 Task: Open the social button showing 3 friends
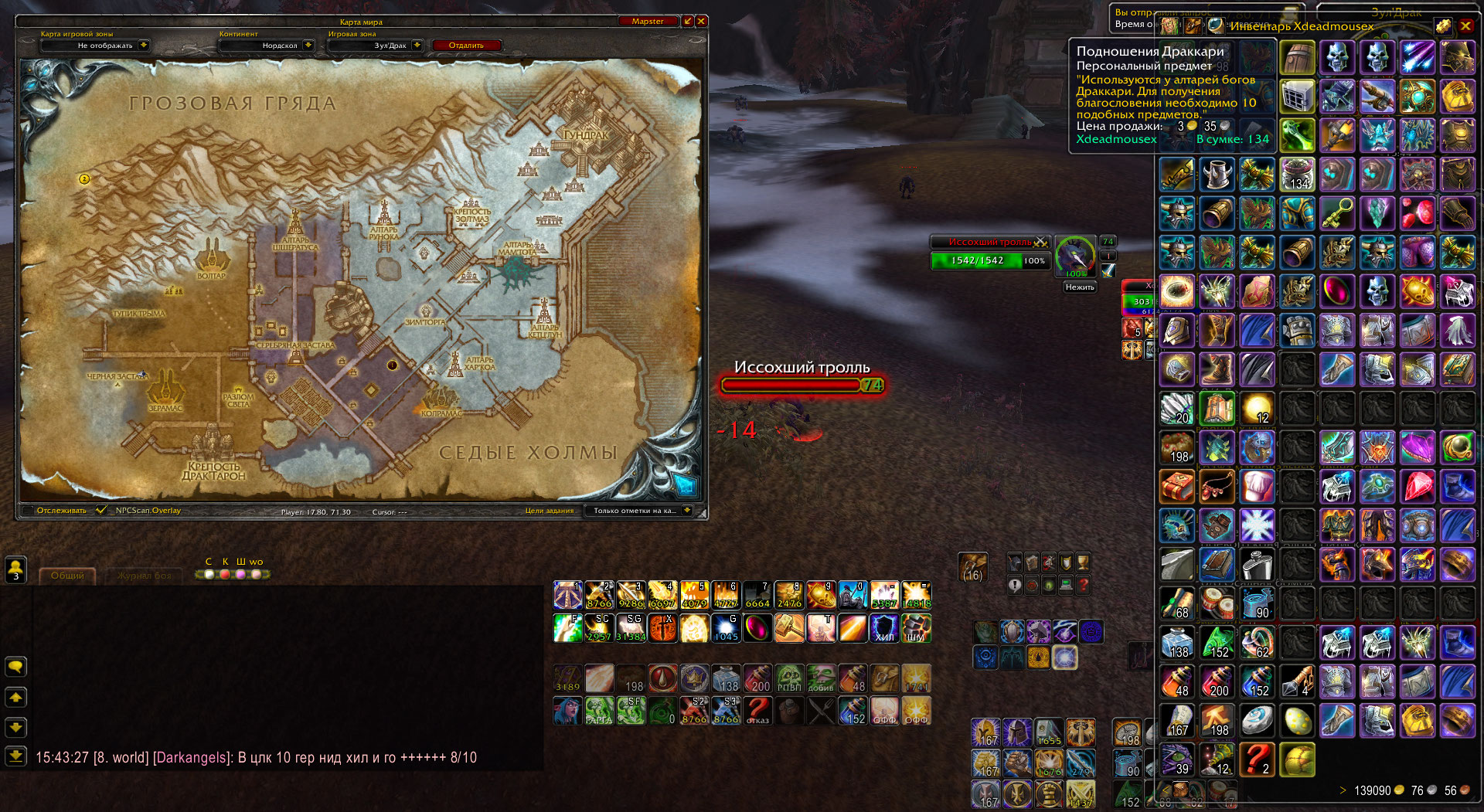15,570
